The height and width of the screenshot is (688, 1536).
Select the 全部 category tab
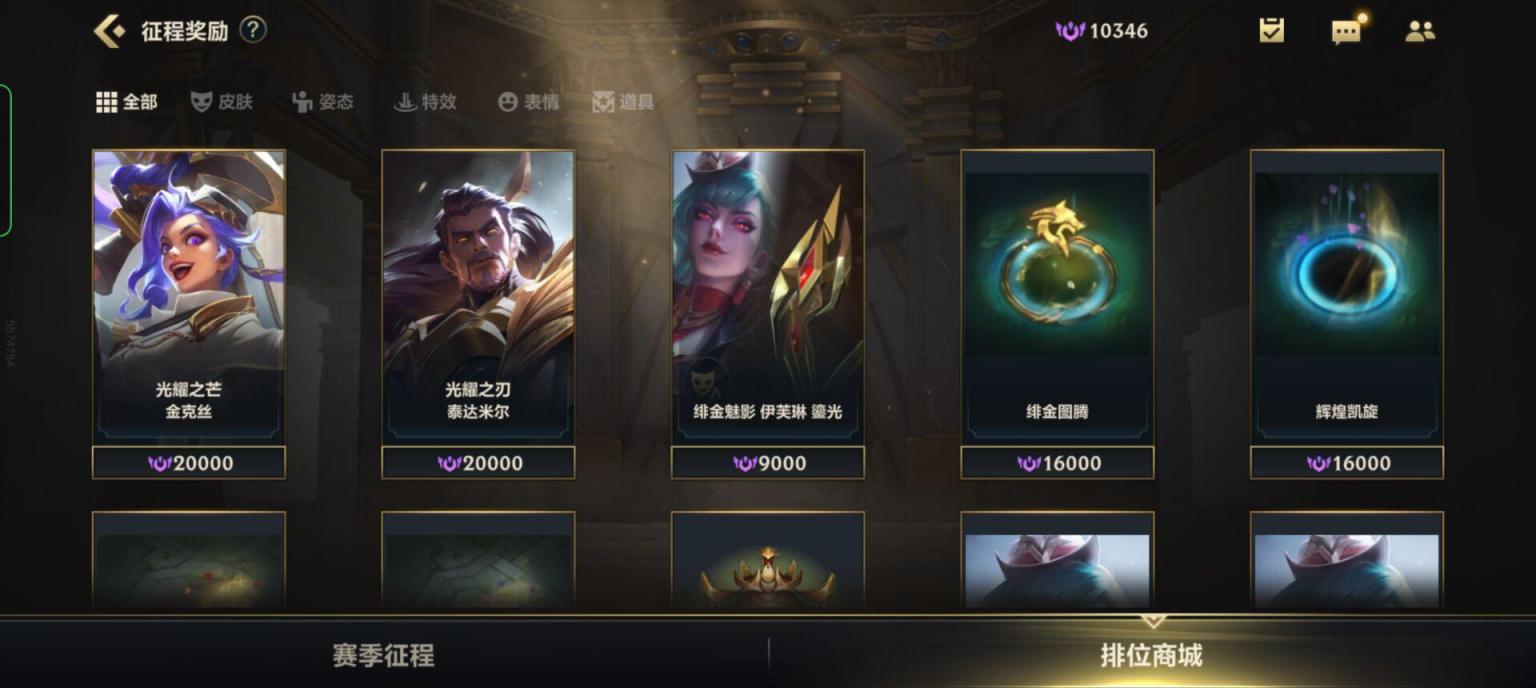(127, 102)
